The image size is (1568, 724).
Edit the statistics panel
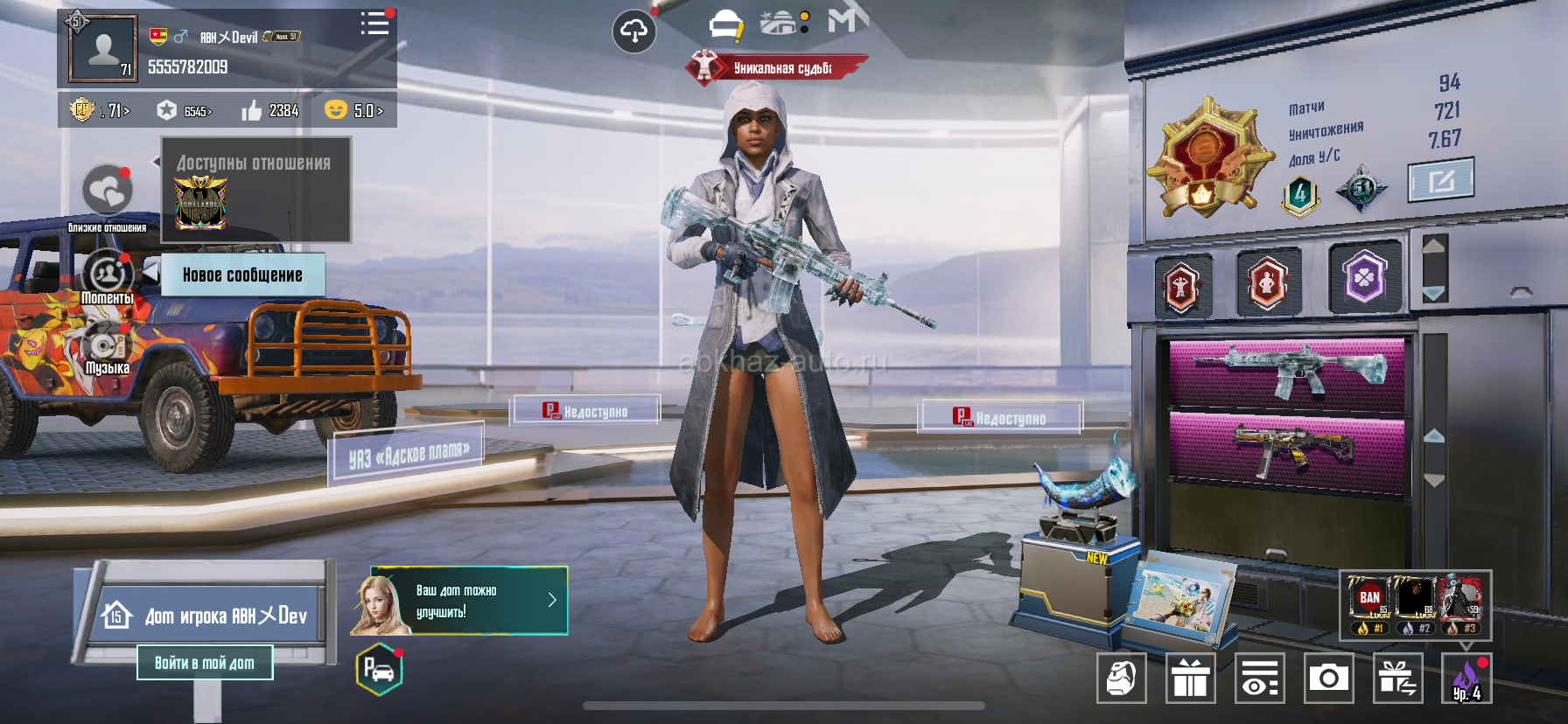(1440, 180)
